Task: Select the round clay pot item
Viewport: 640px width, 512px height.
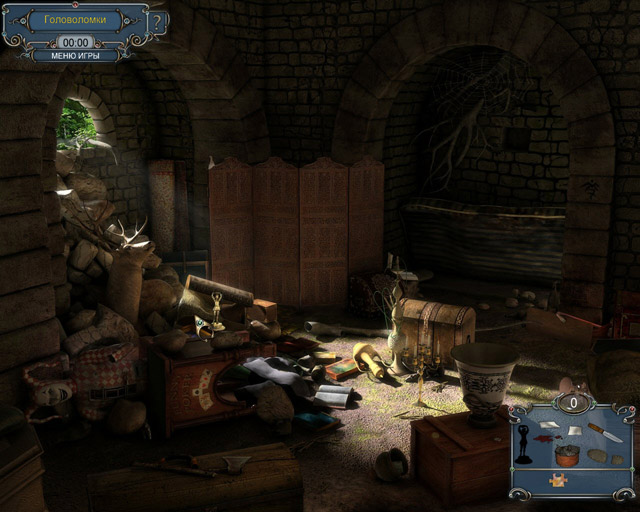Action: [567, 456]
